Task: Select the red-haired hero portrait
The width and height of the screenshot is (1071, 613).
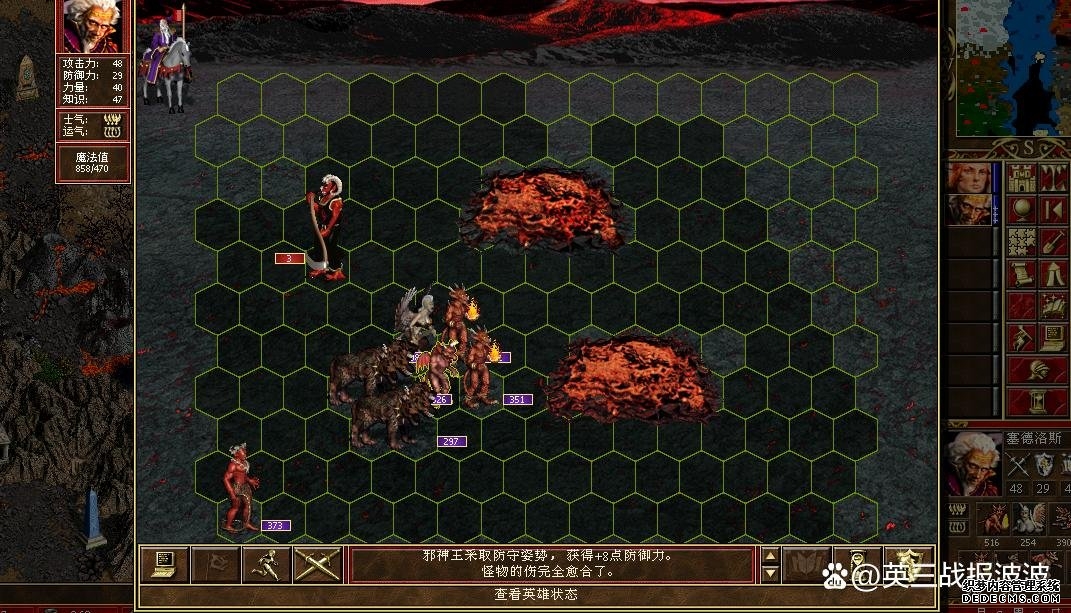Action: [970, 178]
